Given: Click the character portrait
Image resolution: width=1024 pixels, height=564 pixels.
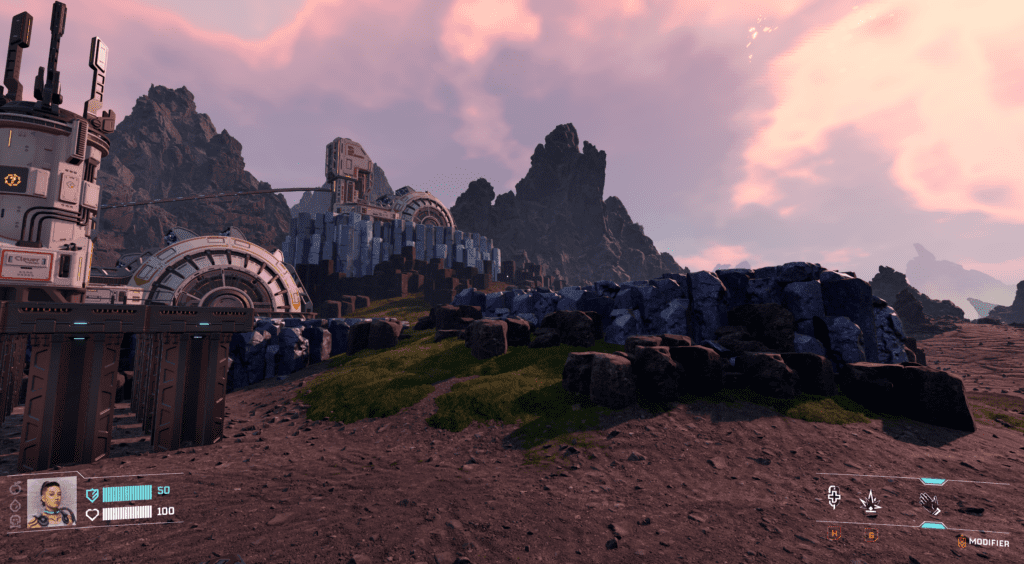Looking at the screenshot, I should (51, 502).
